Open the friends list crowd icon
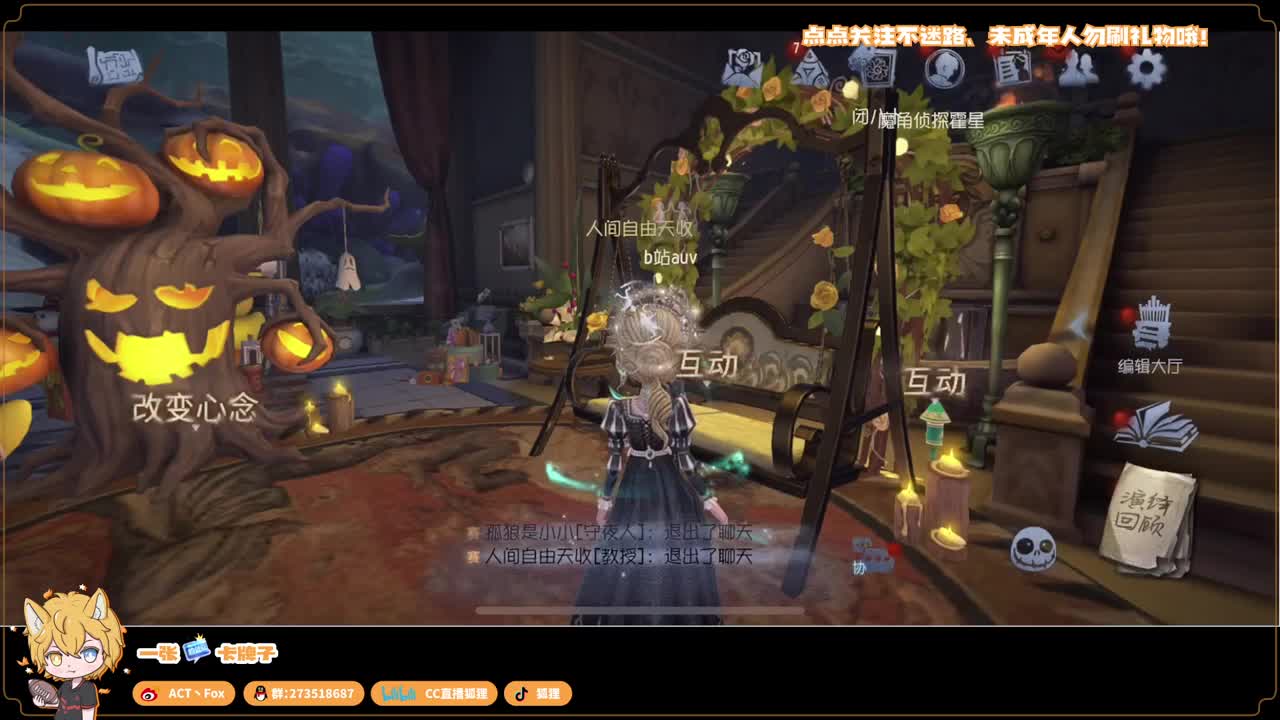 click(x=1080, y=70)
